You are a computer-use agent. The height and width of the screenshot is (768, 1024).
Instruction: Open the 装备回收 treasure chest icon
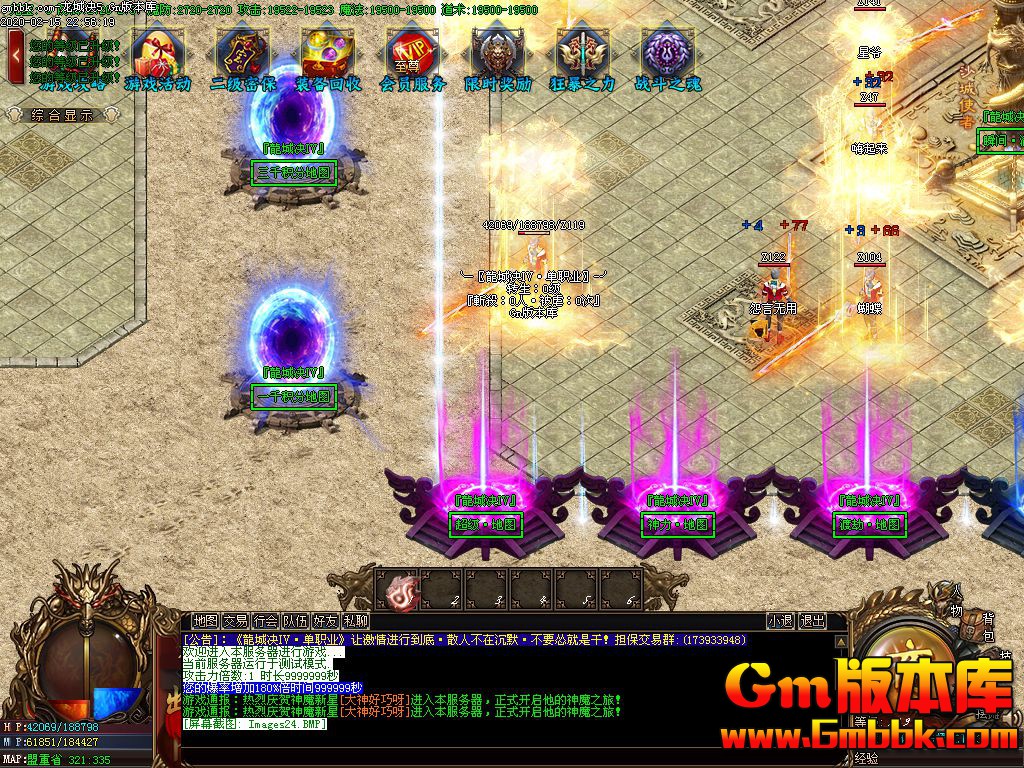point(328,58)
